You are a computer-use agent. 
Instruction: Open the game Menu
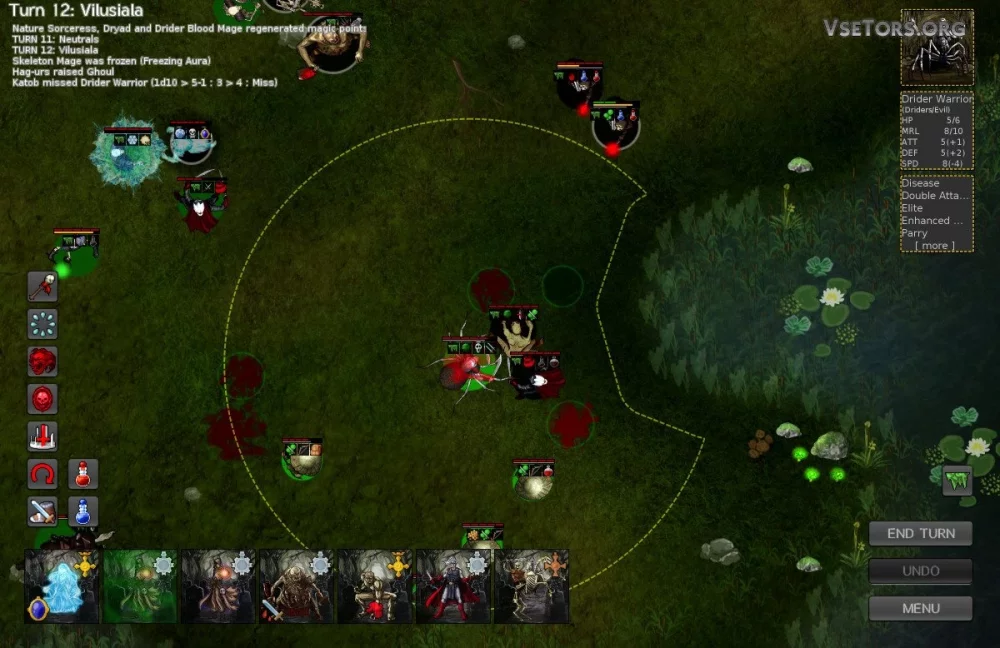pyautogui.click(x=920, y=608)
